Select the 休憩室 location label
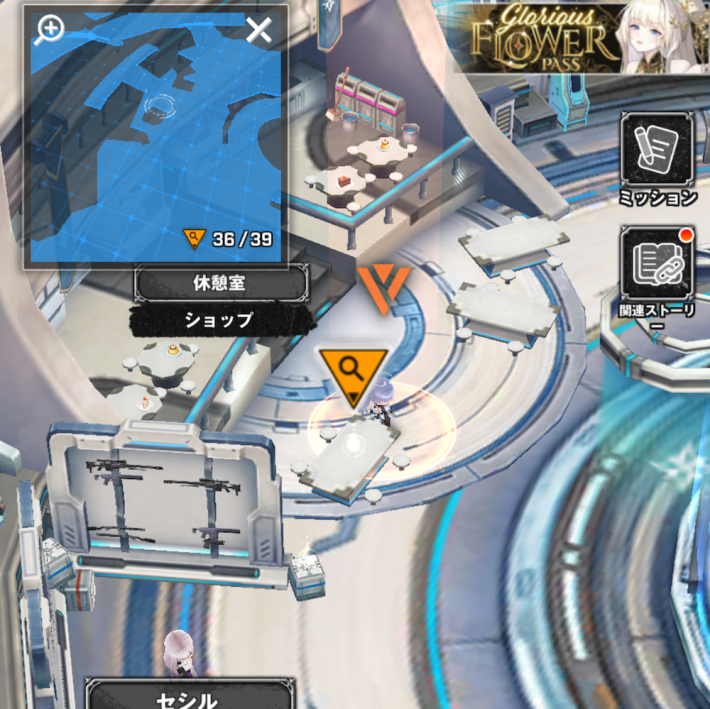The image size is (710, 709). [x=220, y=284]
